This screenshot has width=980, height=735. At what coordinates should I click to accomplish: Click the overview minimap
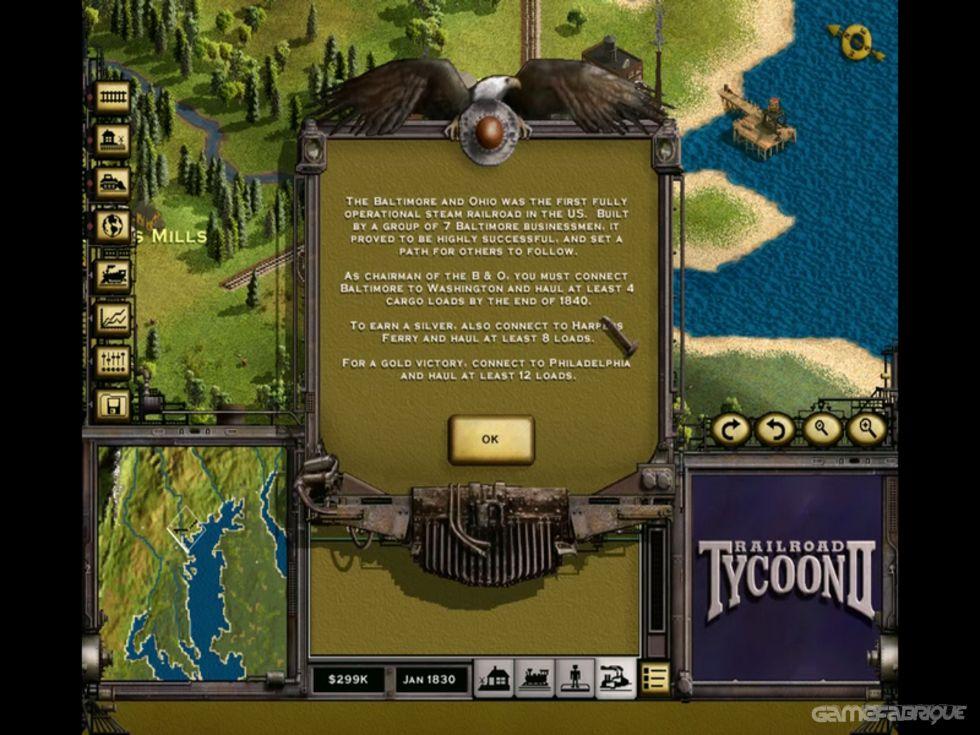192,562
